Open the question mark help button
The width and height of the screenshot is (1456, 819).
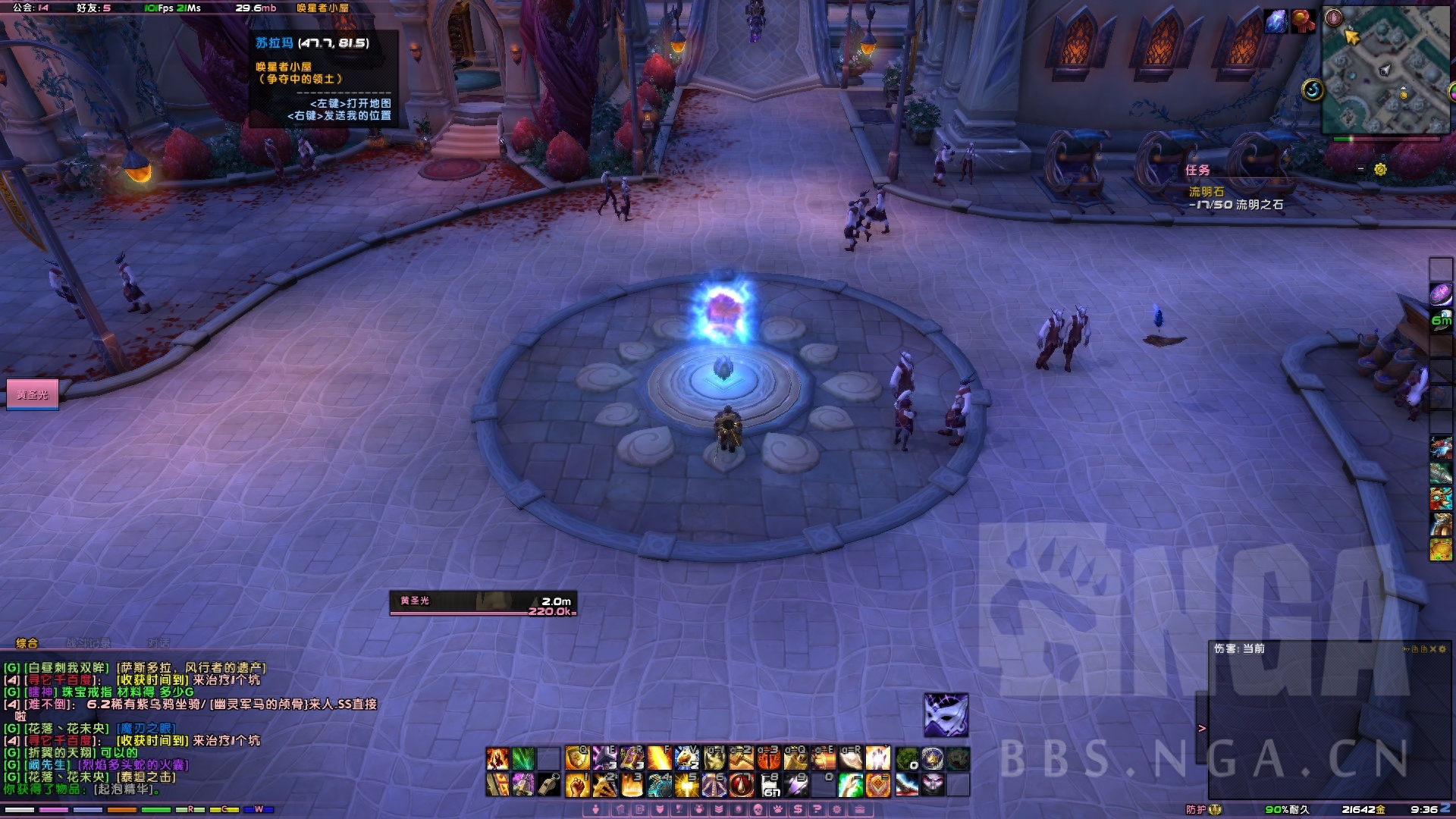817,810
